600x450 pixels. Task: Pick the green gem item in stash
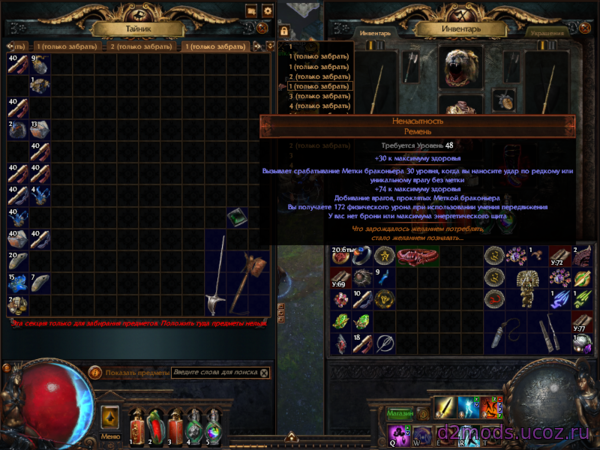coord(237,218)
